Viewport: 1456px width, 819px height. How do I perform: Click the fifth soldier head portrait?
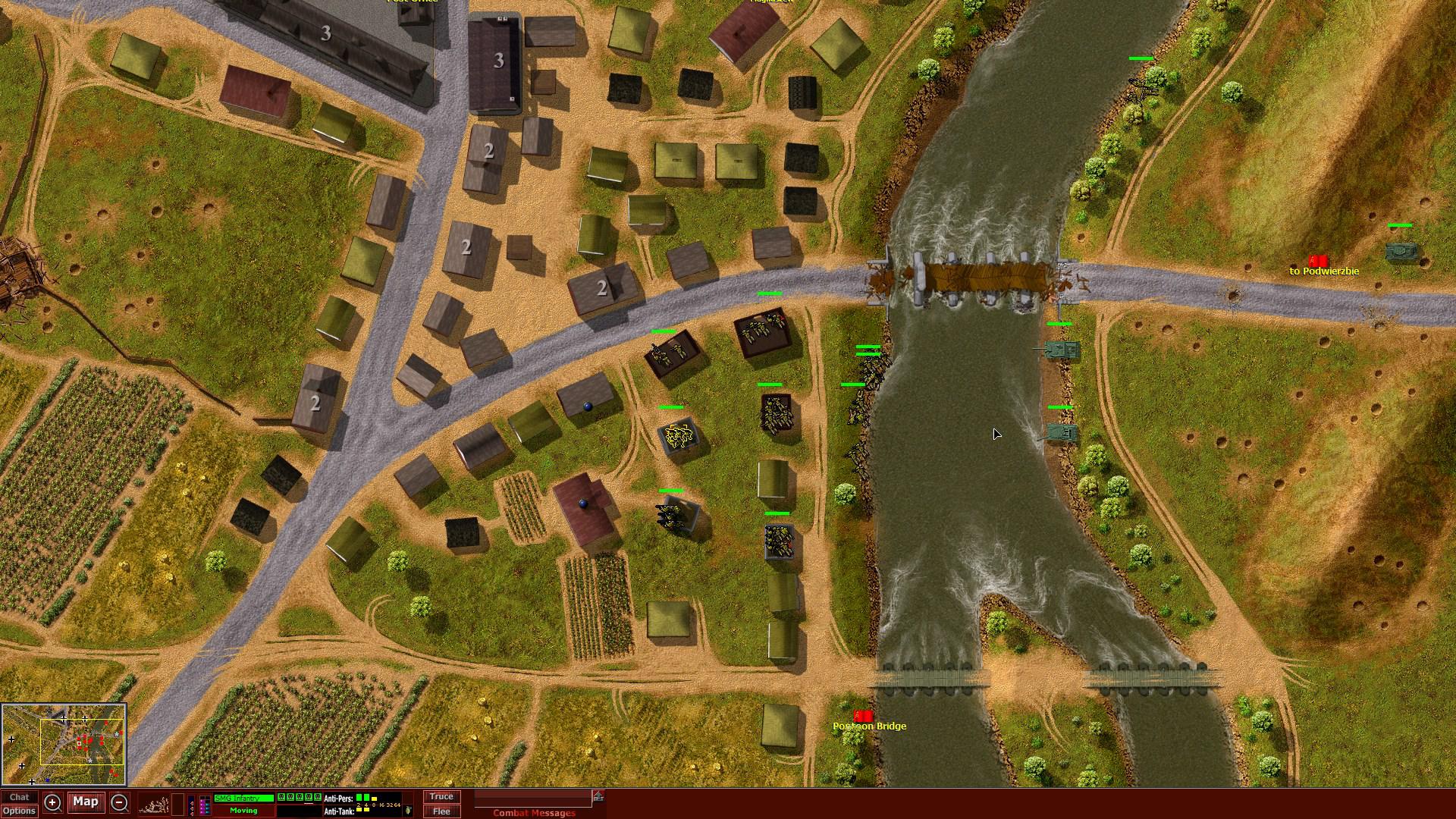pos(317,797)
